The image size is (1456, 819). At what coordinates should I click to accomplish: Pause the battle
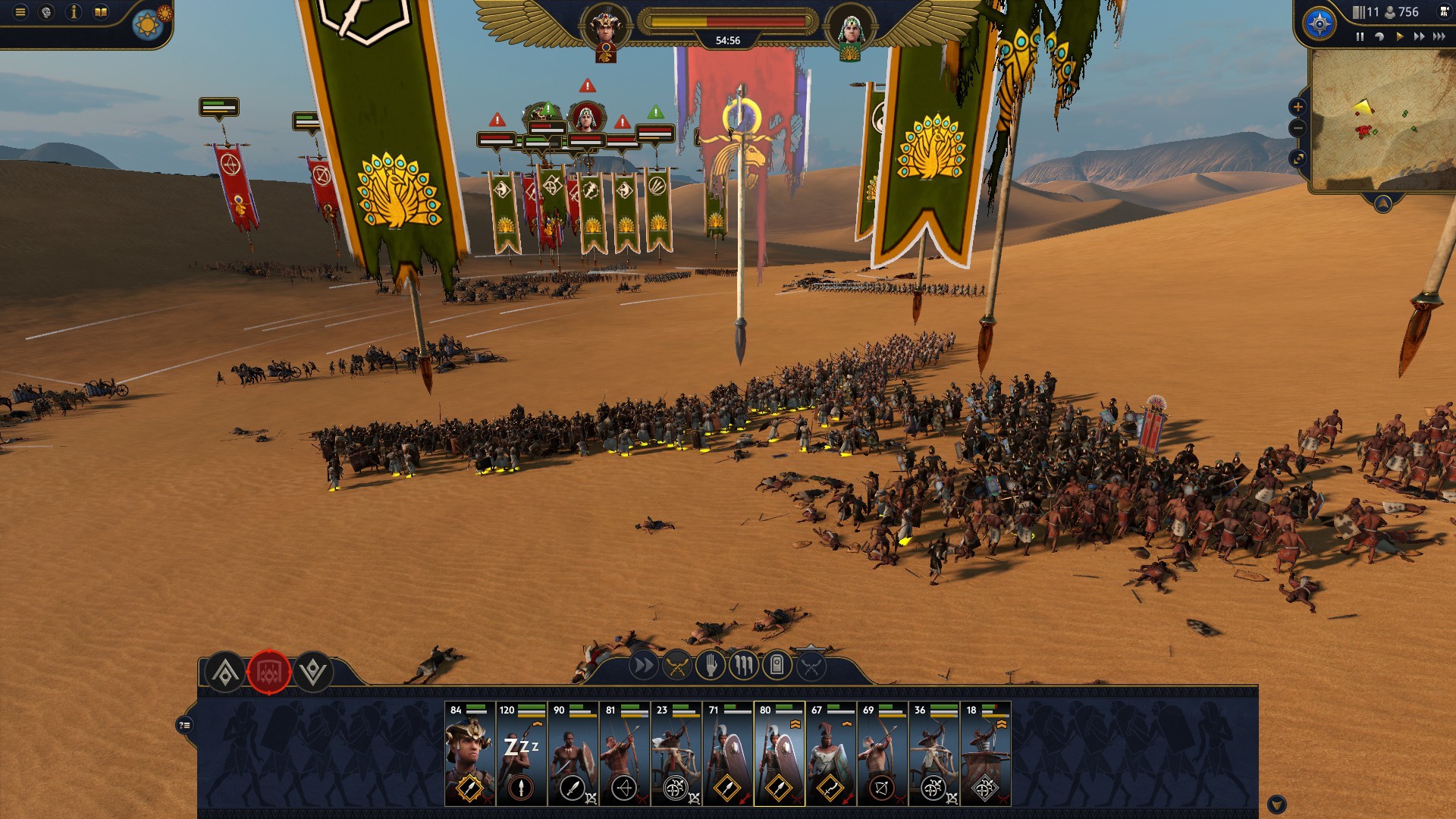(1360, 36)
